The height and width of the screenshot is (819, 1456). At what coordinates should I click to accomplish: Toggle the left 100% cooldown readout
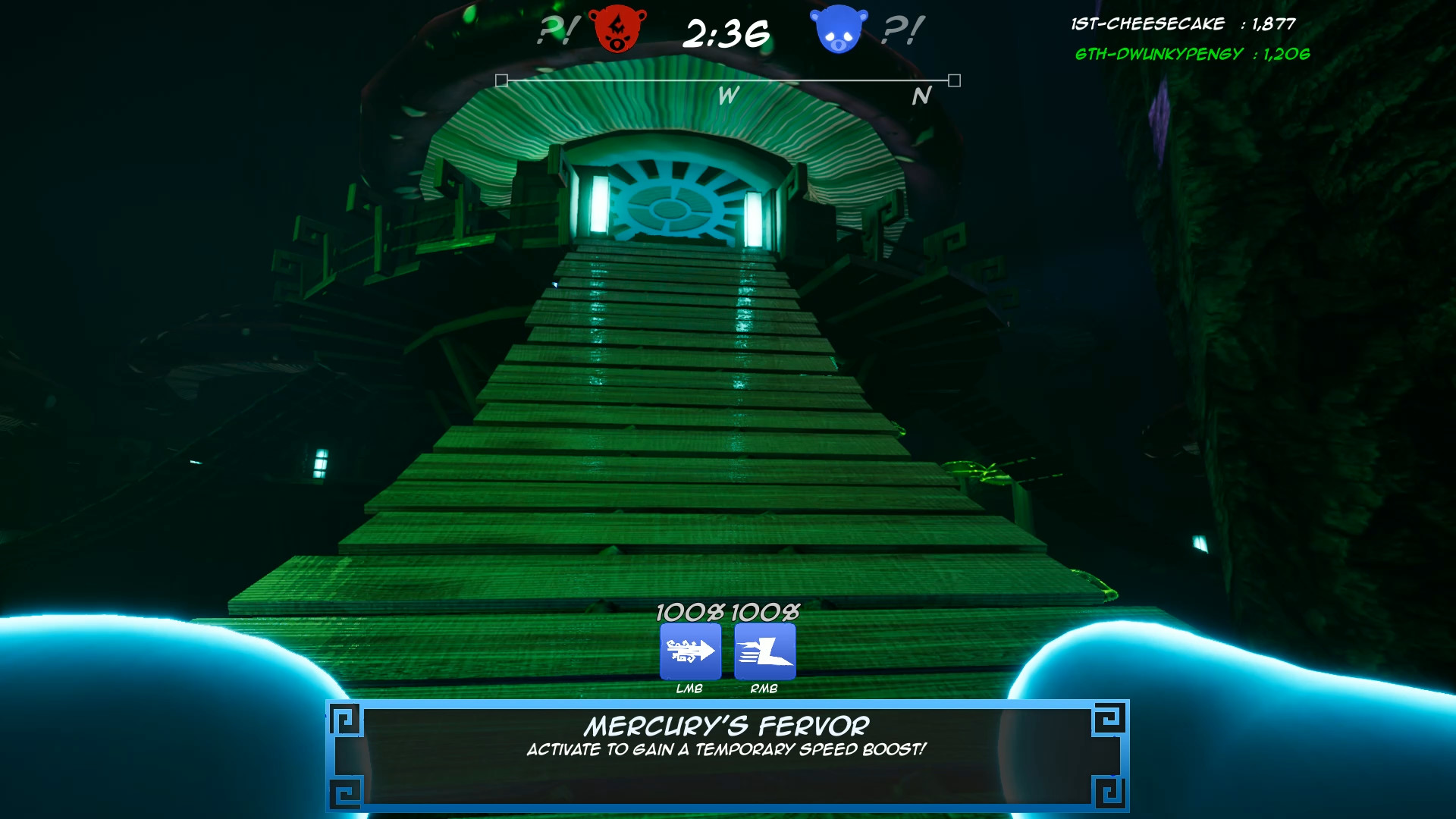[689, 613]
